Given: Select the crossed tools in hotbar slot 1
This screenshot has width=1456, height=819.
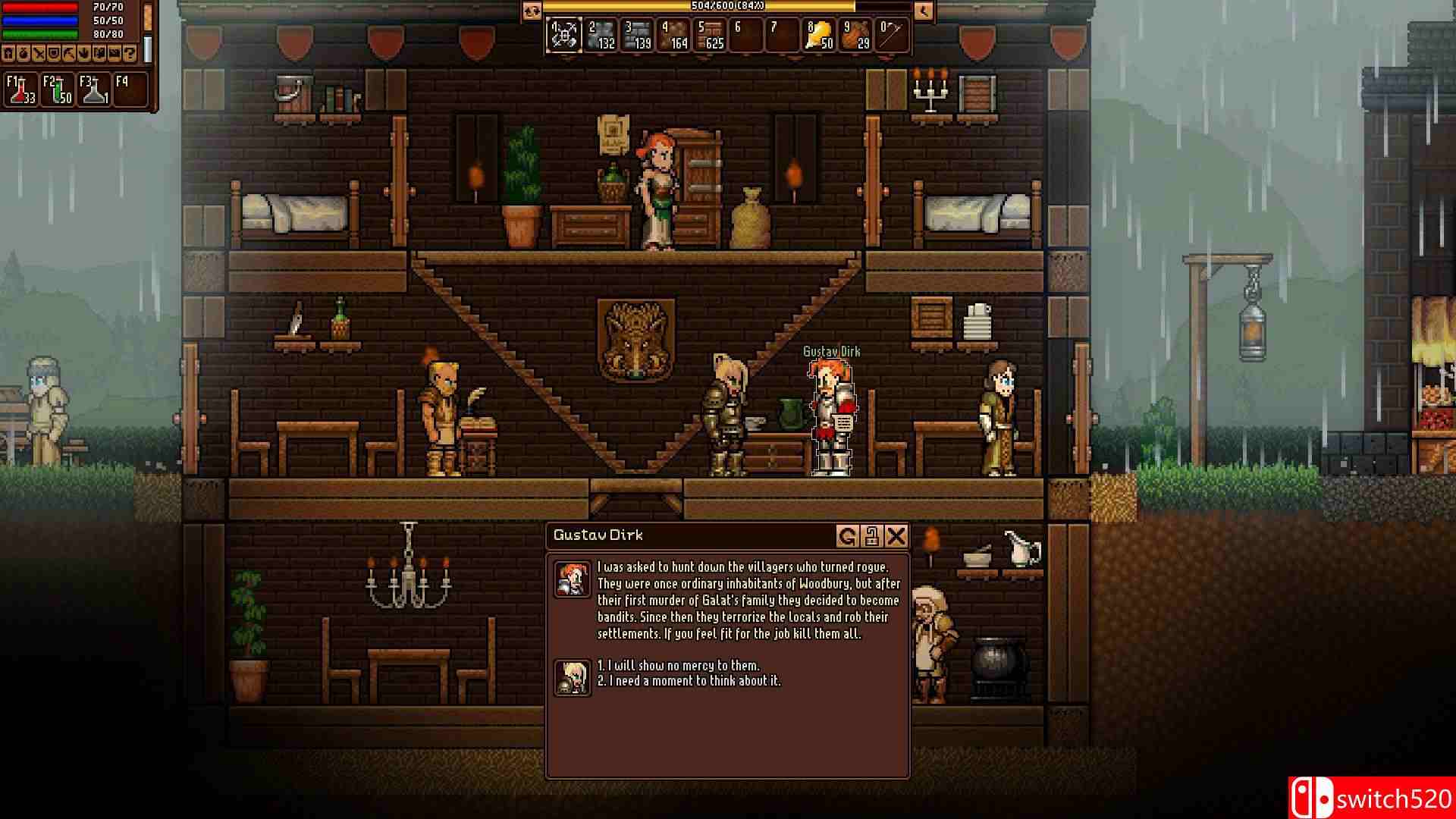Looking at the screenshot, I should point(564,34).
